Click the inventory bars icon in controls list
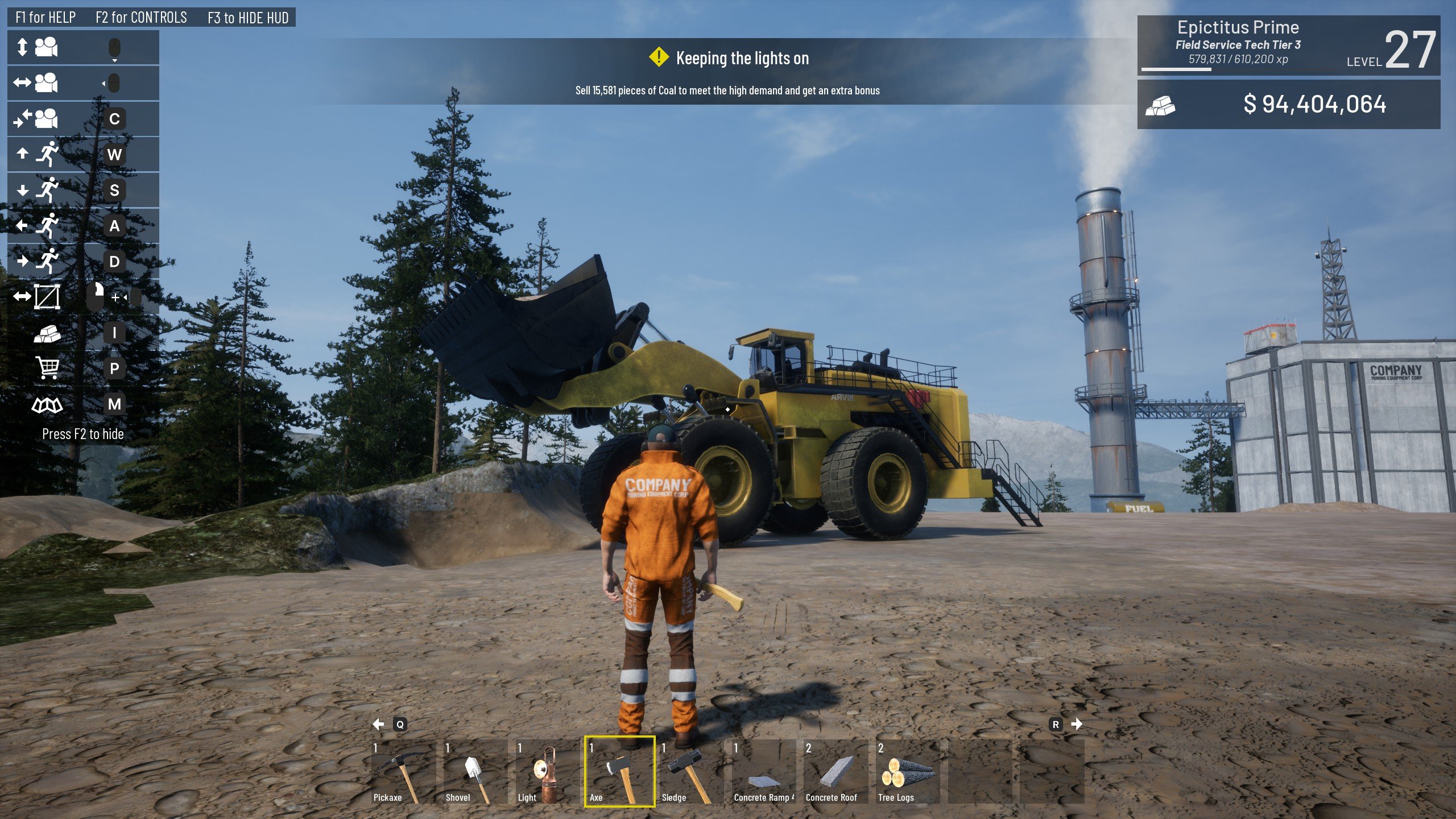Screen dimensions: 1456x819 [47, 333]
